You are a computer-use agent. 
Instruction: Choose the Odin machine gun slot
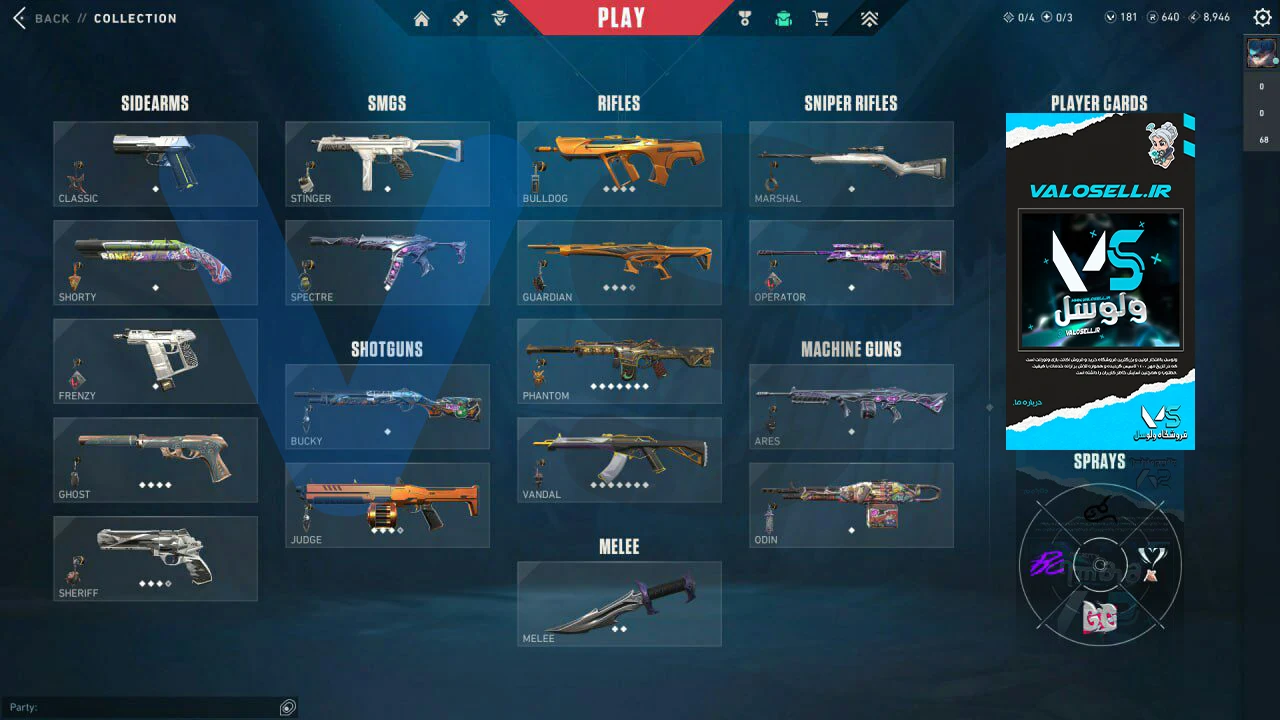[x=851, y=505]
